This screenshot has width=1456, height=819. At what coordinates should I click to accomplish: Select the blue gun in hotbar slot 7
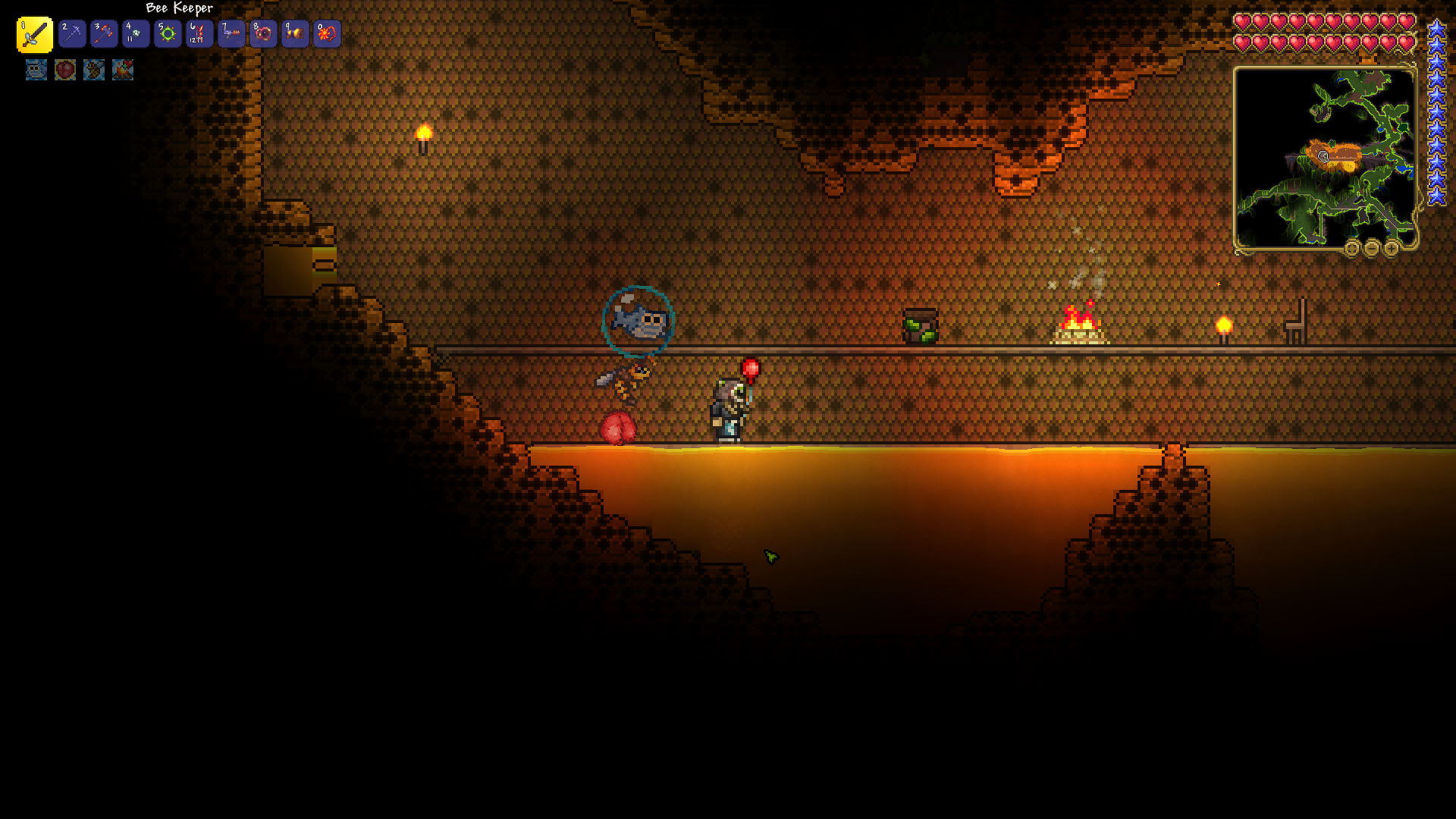pyautogui.click(x=231, y=34)
